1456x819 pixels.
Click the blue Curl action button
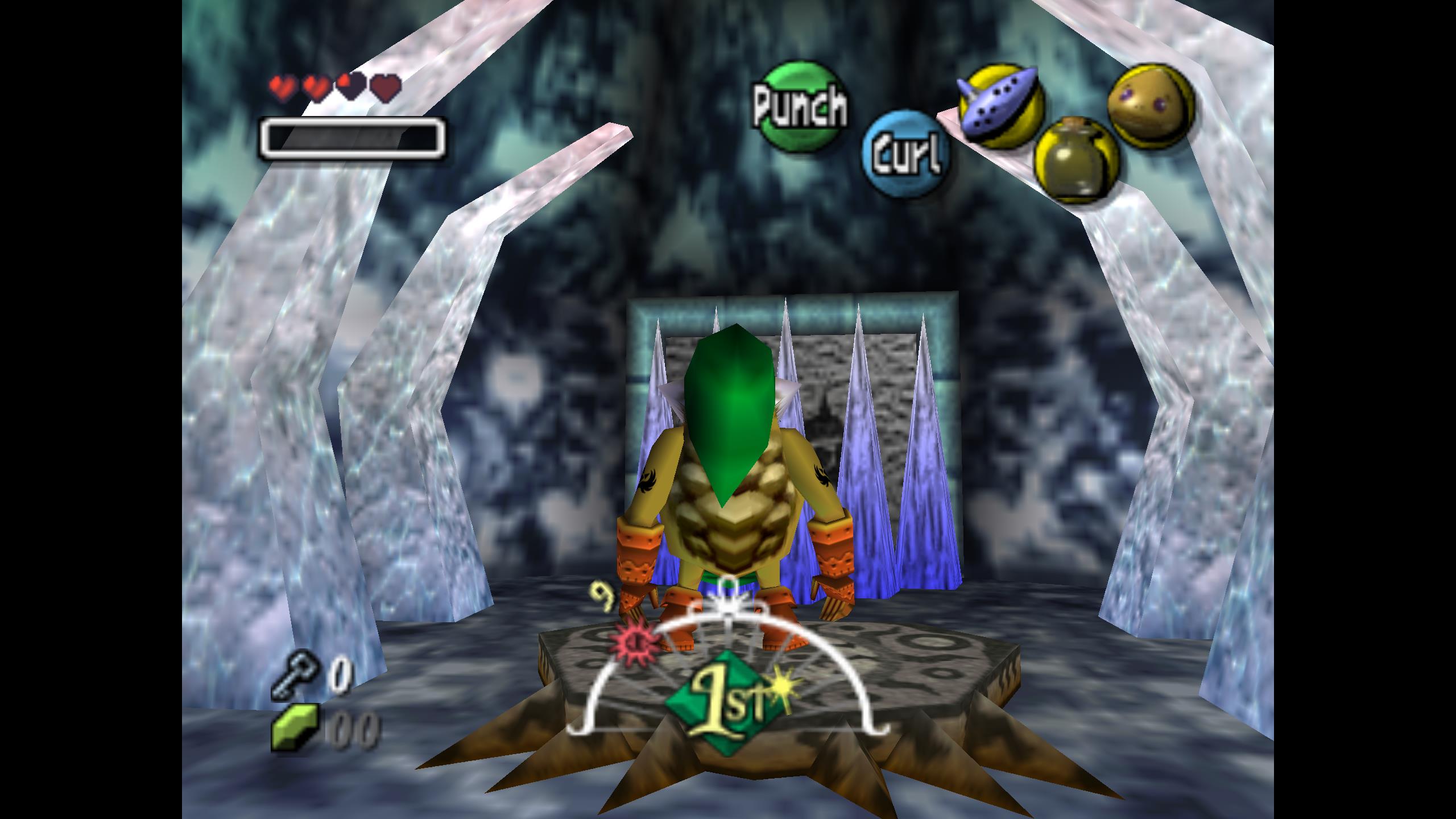pyautogui.click(x=905, y=154)
